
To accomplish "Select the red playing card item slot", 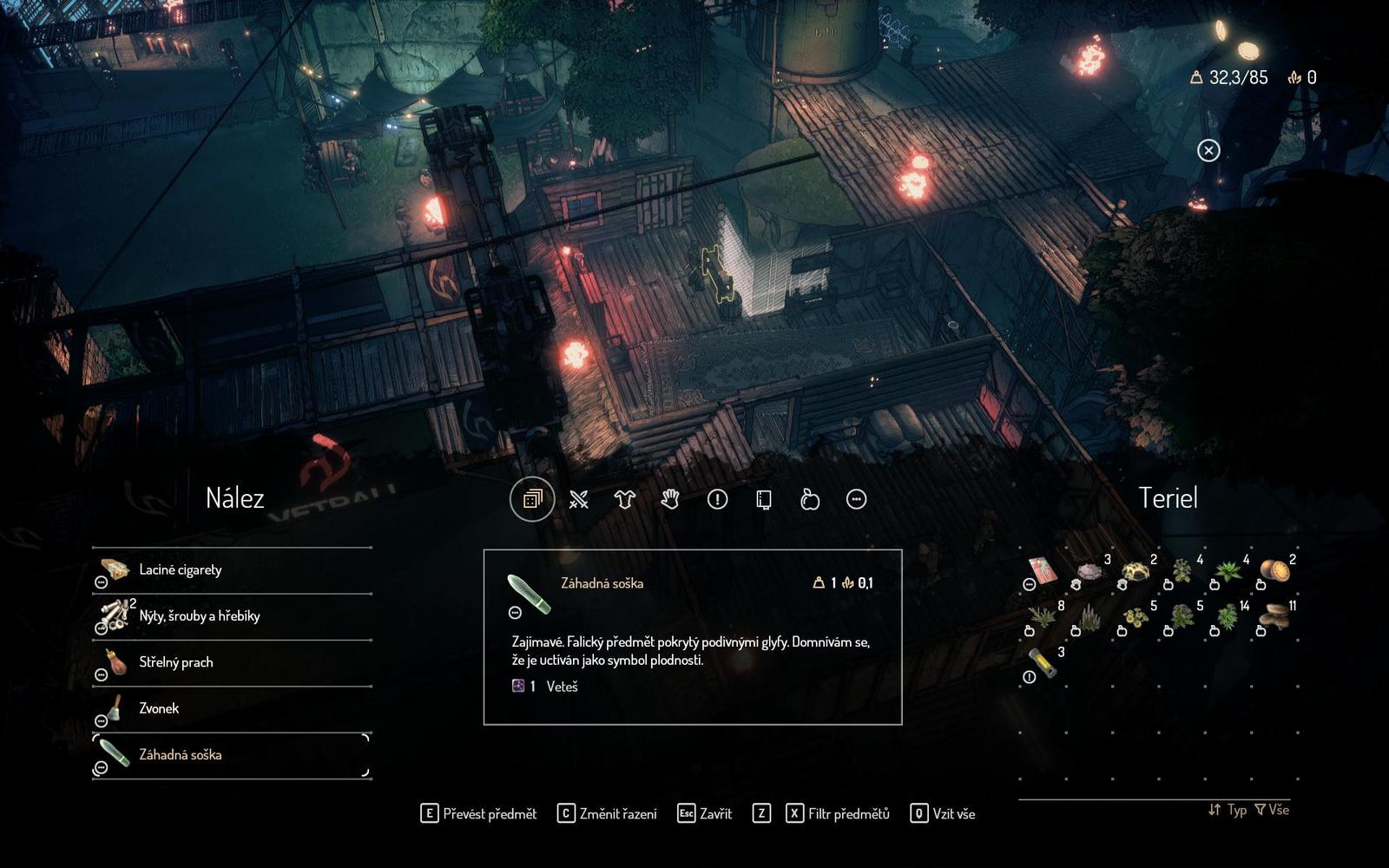I will tap(1043, 572).
